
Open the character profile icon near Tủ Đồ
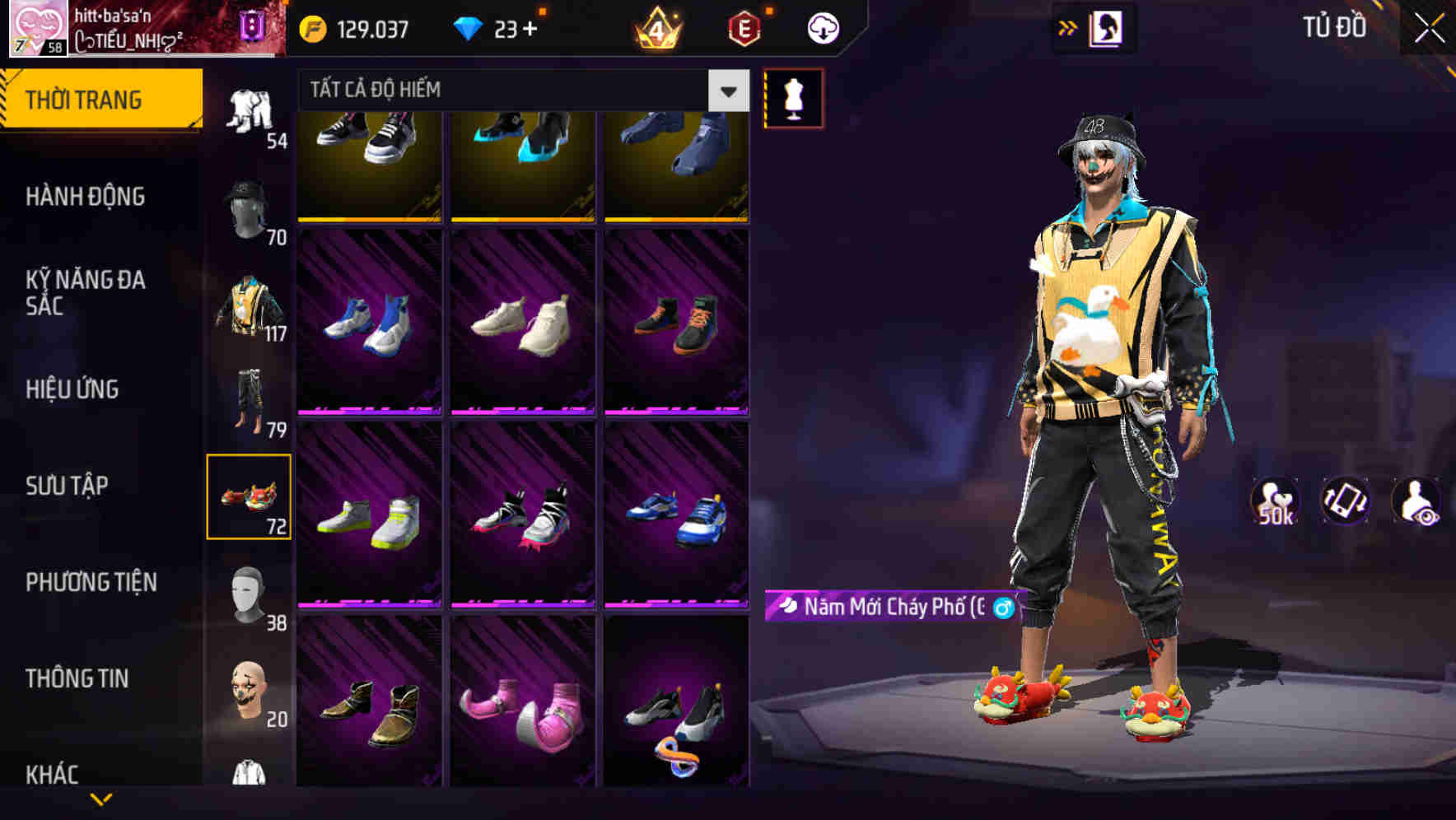coord(1105,27)
